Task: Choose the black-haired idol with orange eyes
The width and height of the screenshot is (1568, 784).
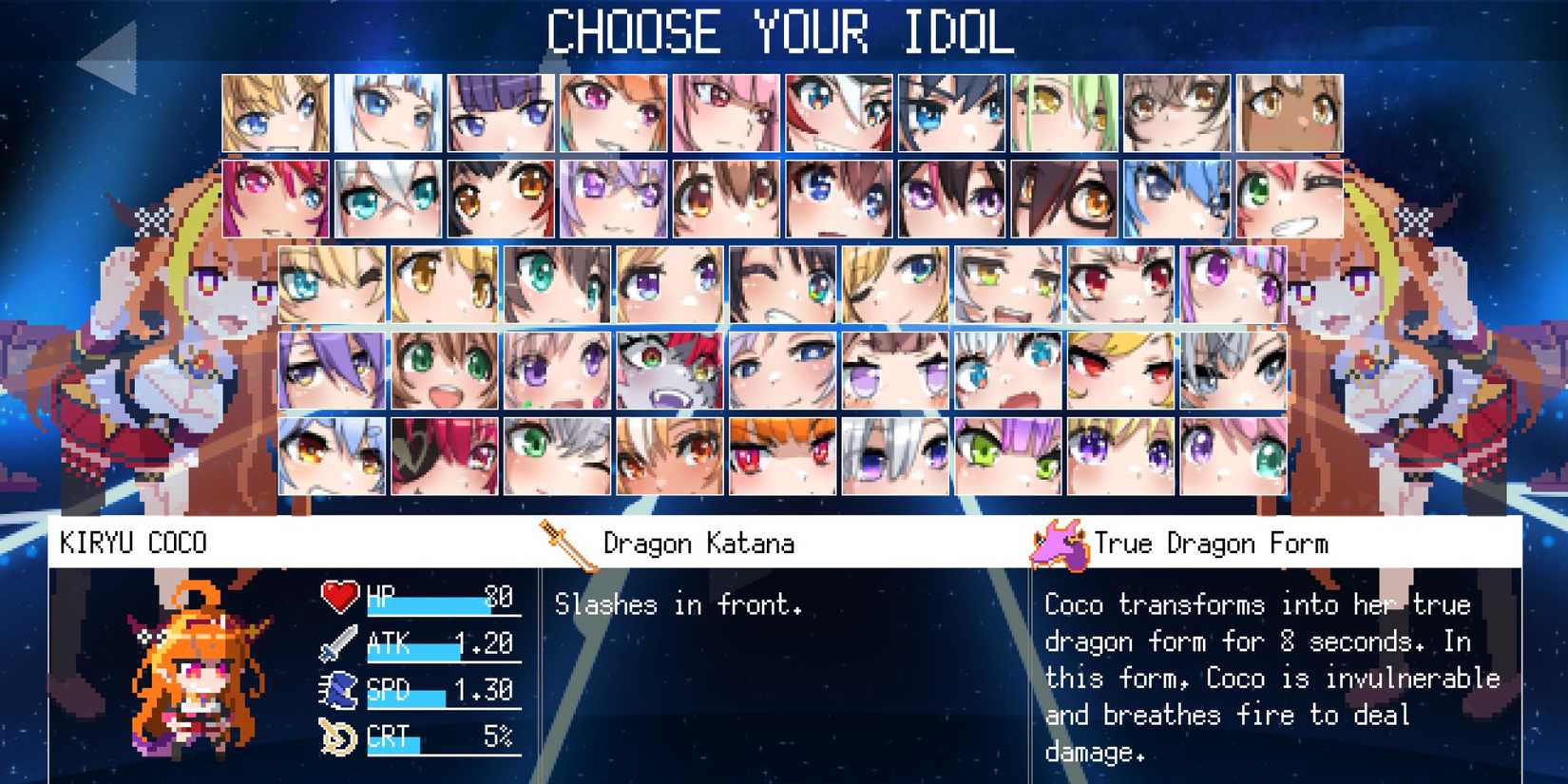Action: 500,199
